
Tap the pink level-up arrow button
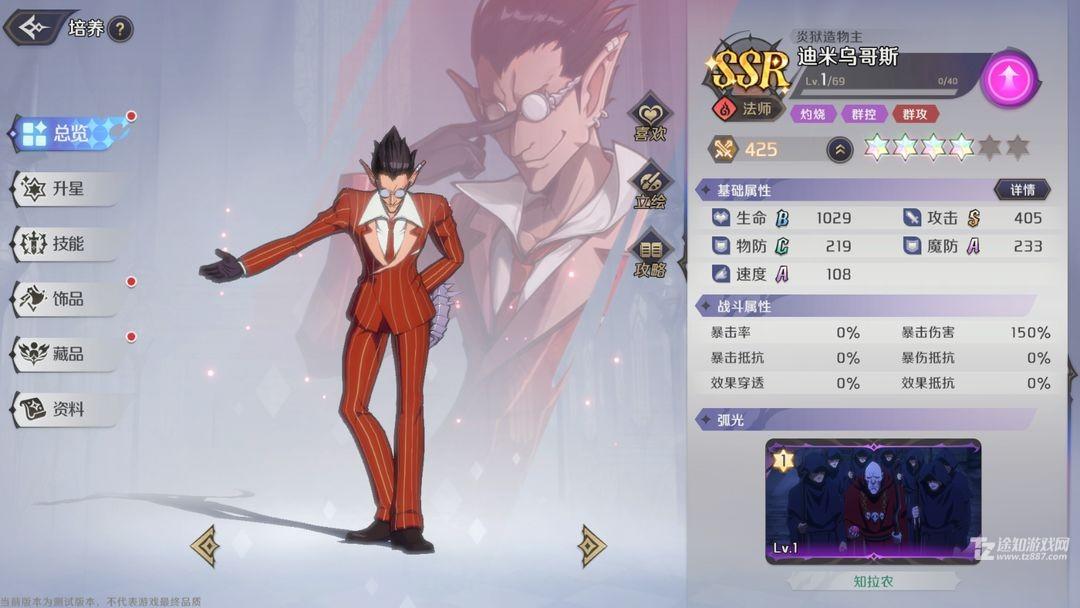click(x=1008, y=78)
